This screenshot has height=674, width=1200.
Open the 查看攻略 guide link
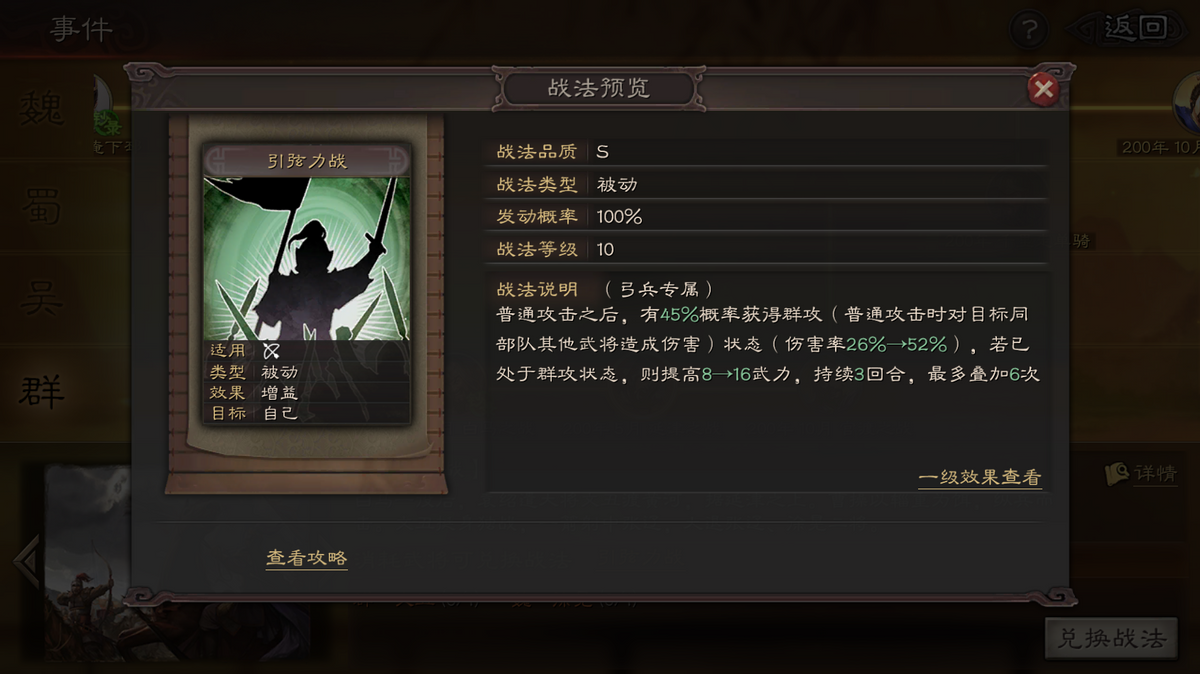[307, 558]
